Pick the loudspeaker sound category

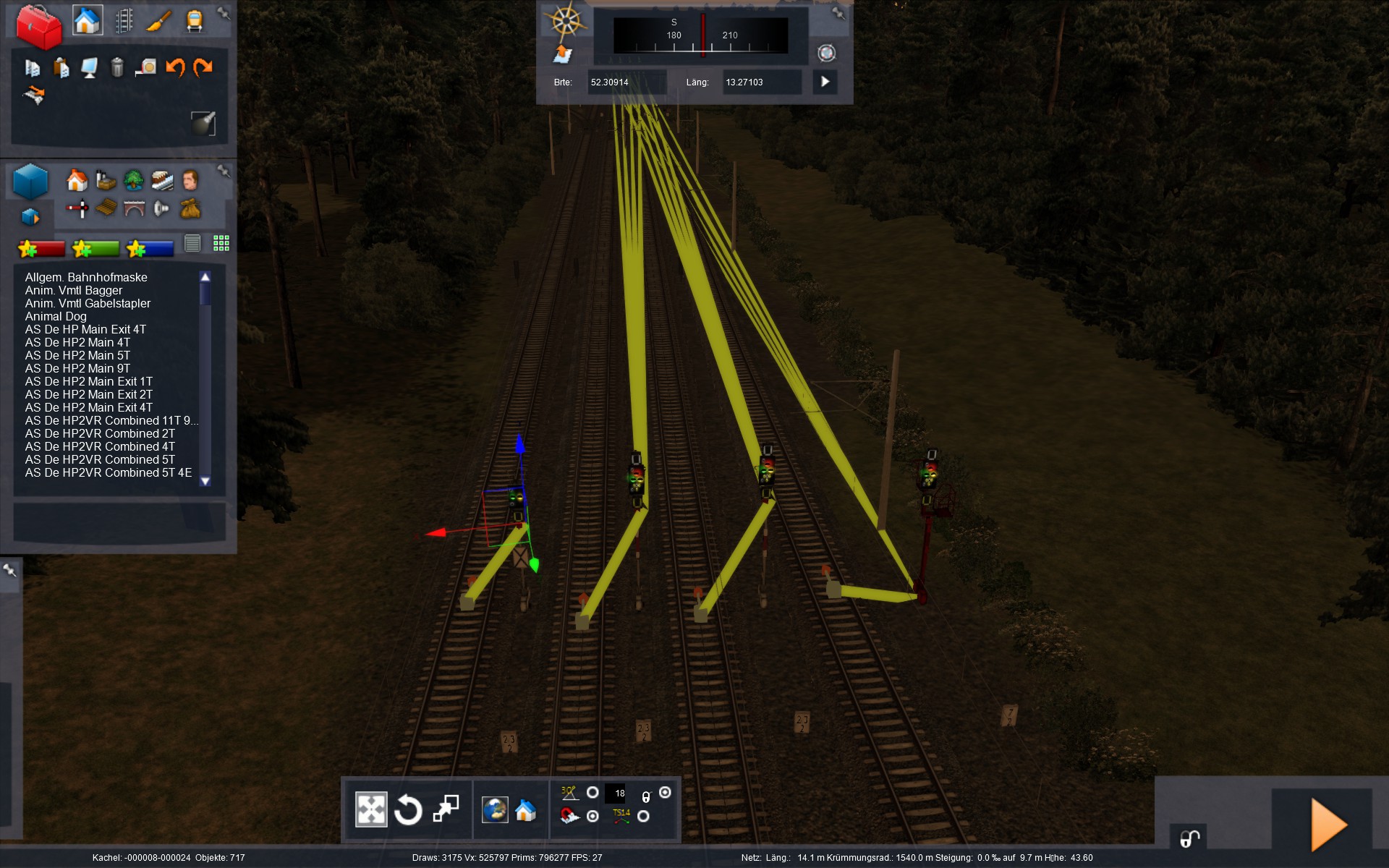tap(162, 209)
